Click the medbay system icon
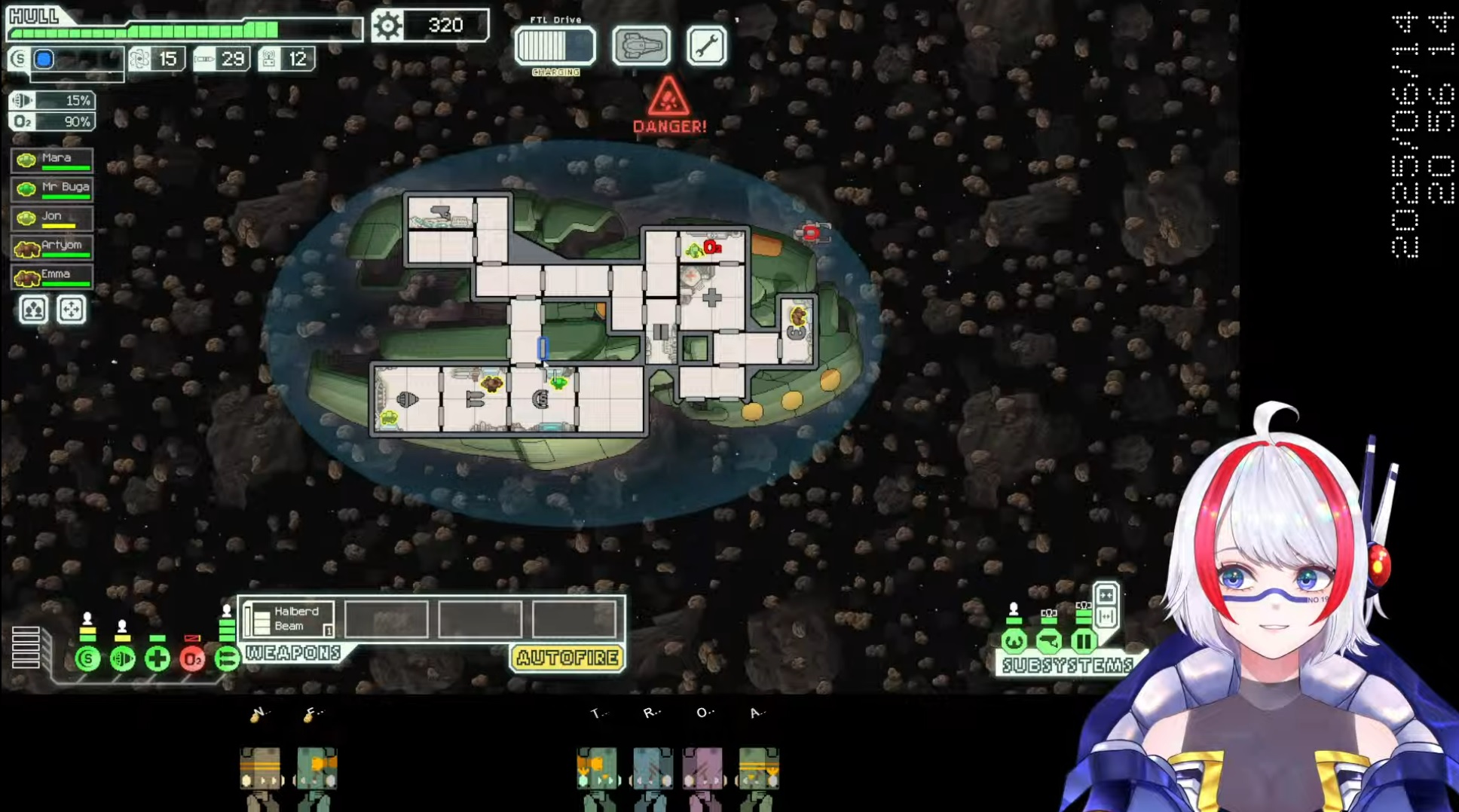 158,659
